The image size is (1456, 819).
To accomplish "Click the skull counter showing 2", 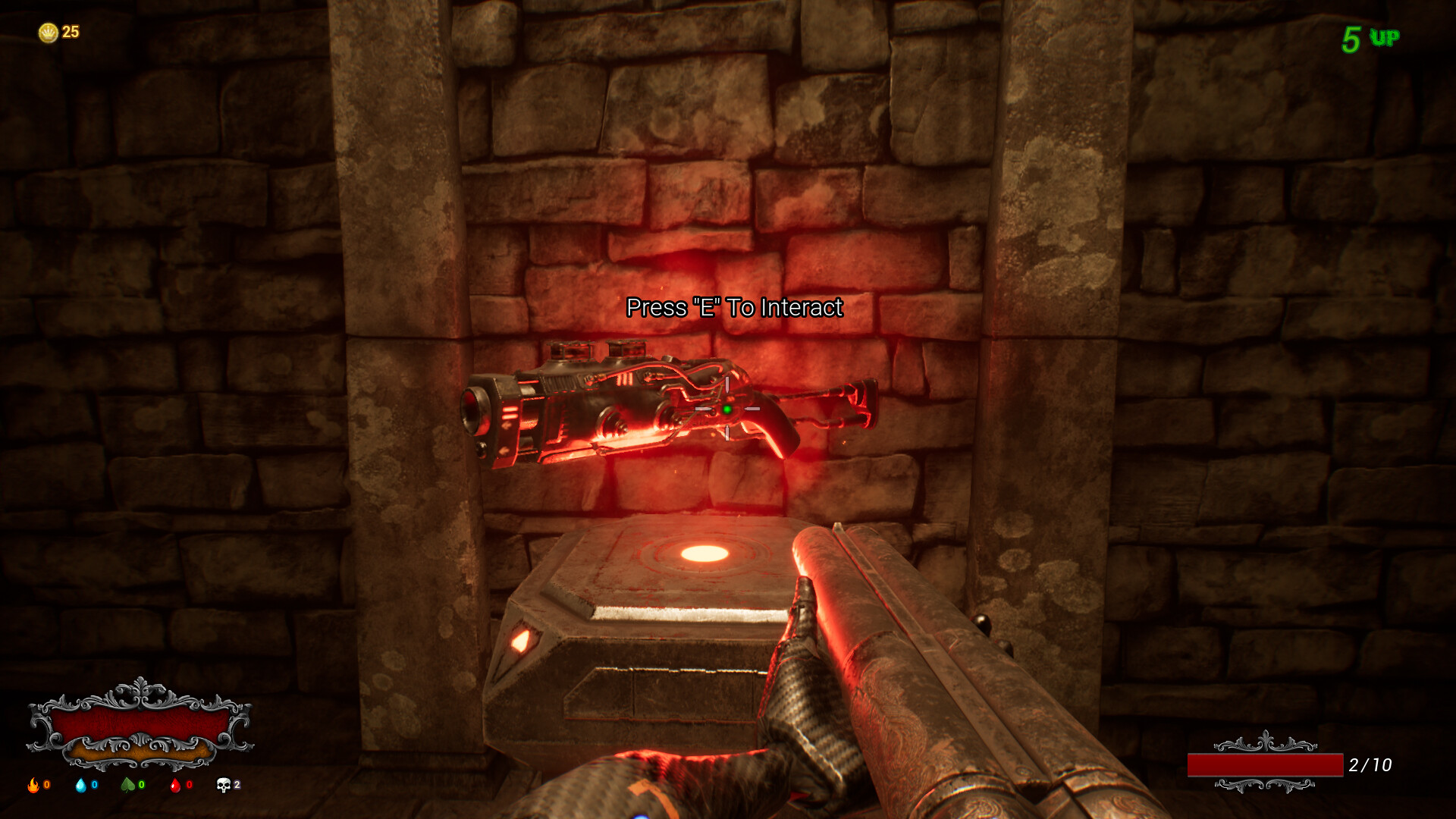I will pos(226,785).
